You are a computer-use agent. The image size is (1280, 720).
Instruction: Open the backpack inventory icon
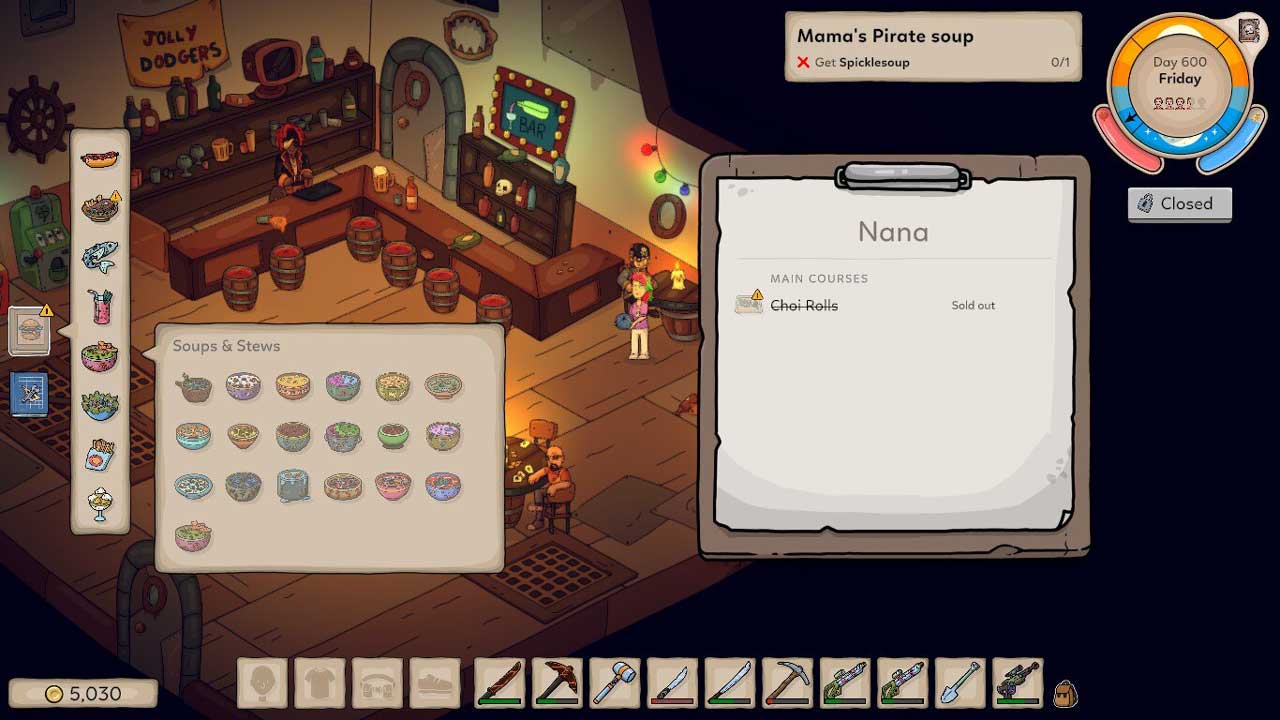click(1065, 692)
